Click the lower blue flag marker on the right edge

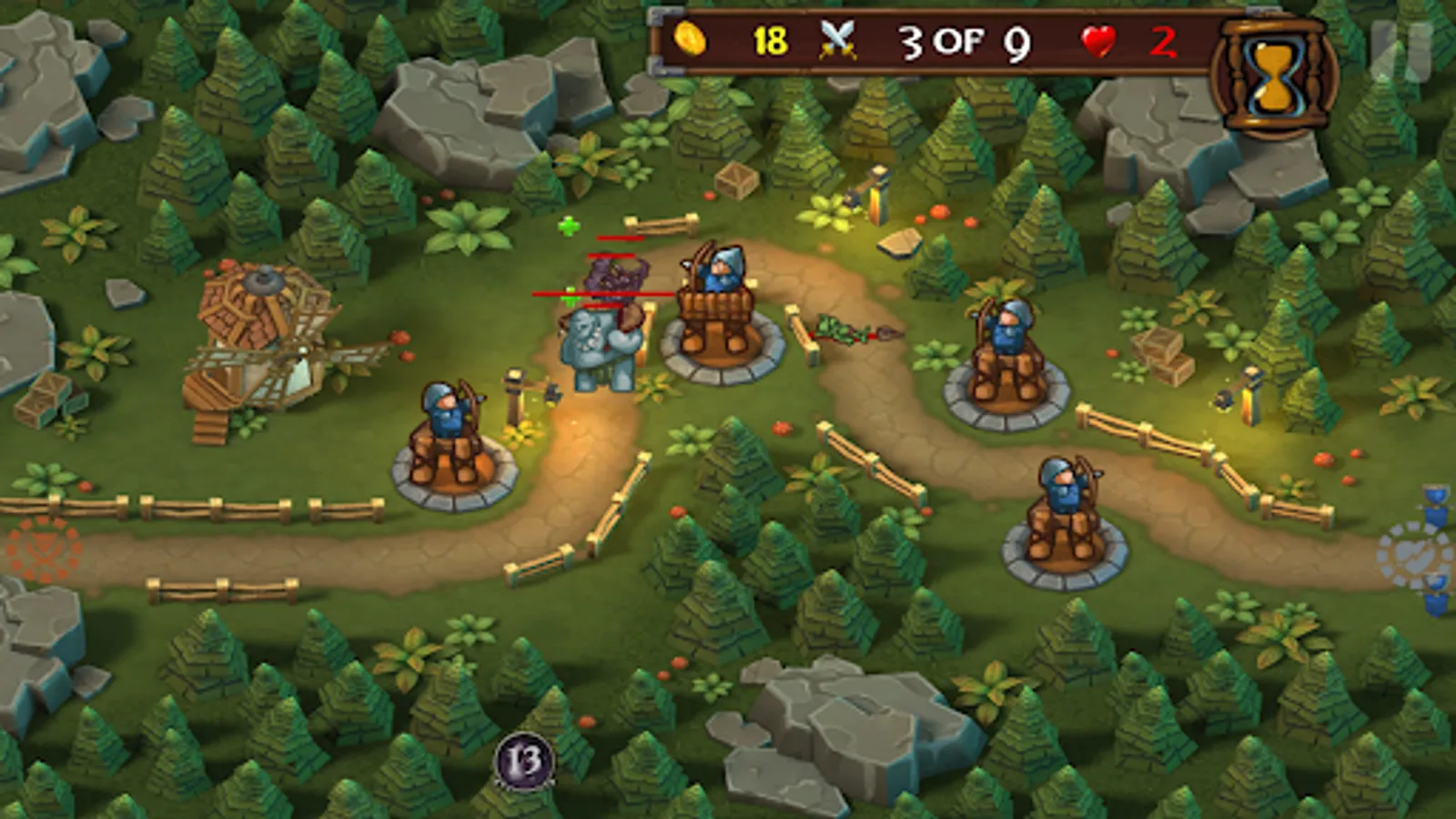pyautogui.click(x=1435, y=596)
